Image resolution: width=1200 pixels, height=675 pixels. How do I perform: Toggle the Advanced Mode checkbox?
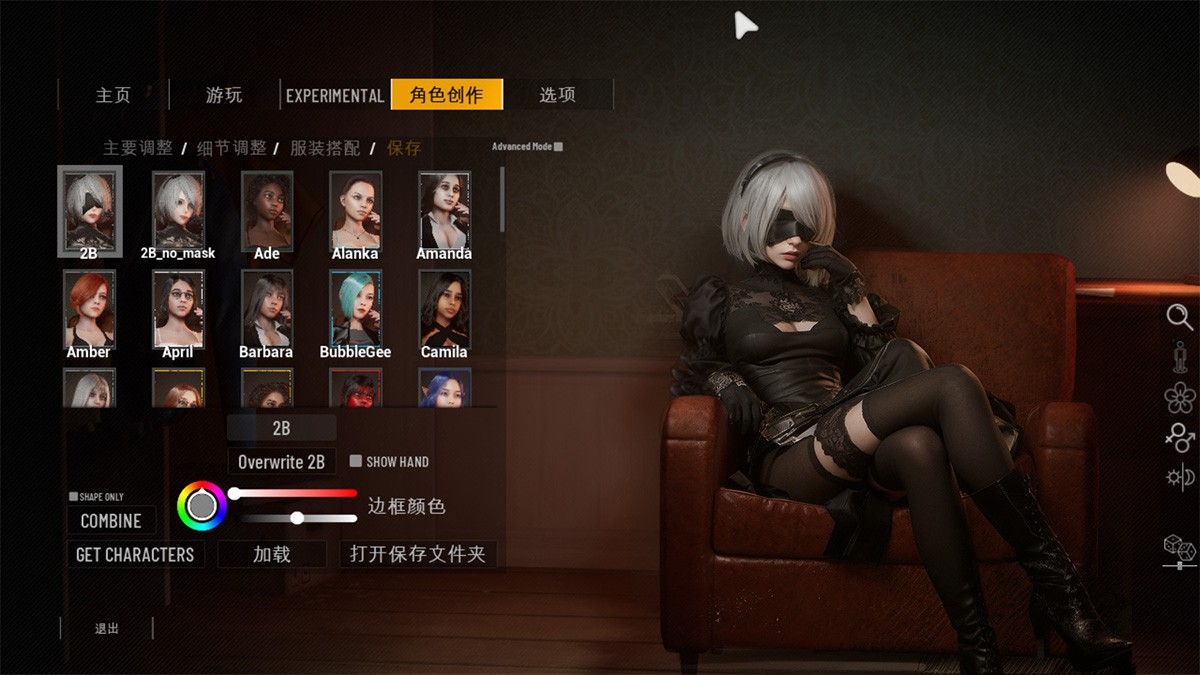coord(558,147)
